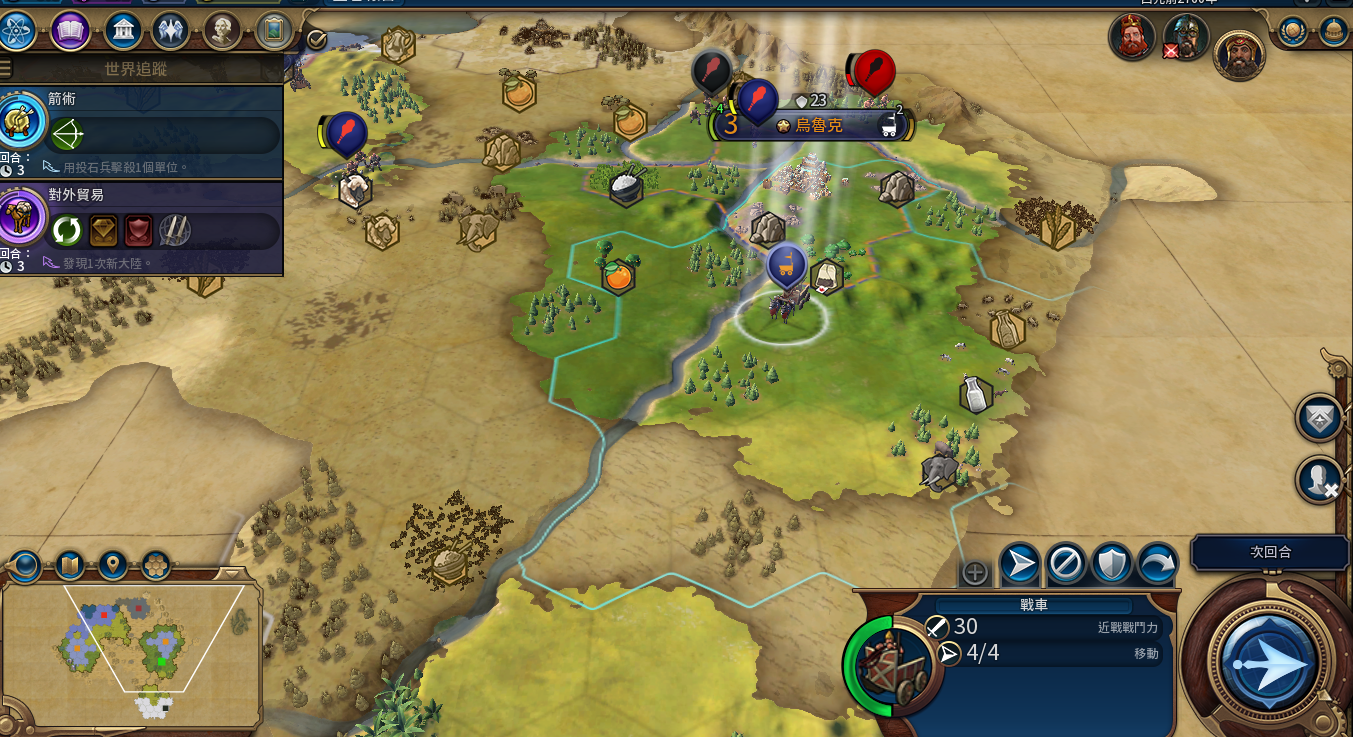Open the great people bust icon
The height and width of the screenshot is (737, 1353).
(221, 31)
